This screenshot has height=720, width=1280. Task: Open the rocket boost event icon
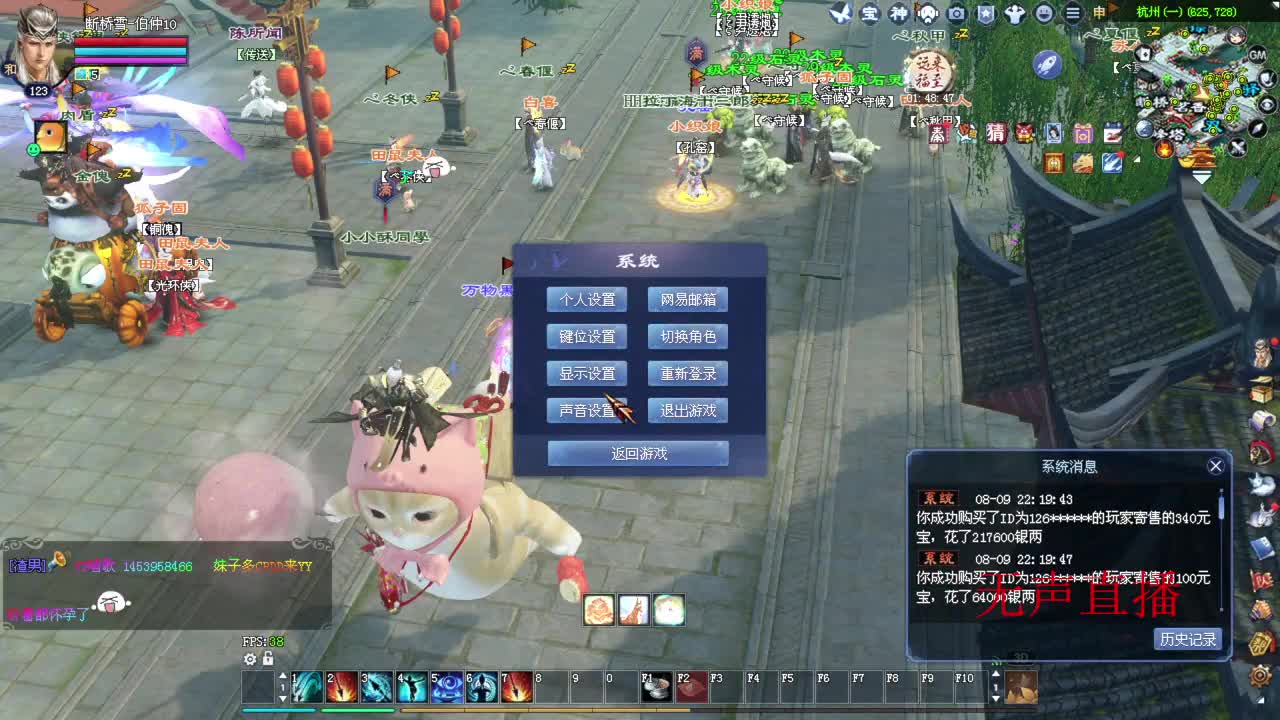[1047, 63]
